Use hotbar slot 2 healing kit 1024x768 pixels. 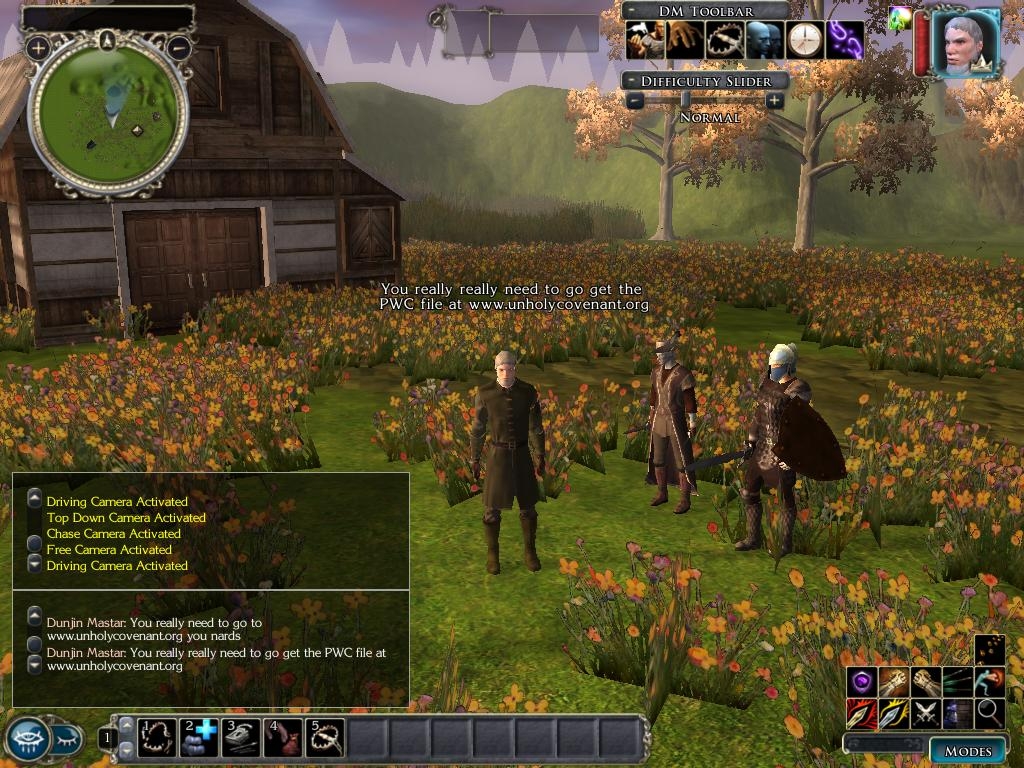tap(199, 738)
